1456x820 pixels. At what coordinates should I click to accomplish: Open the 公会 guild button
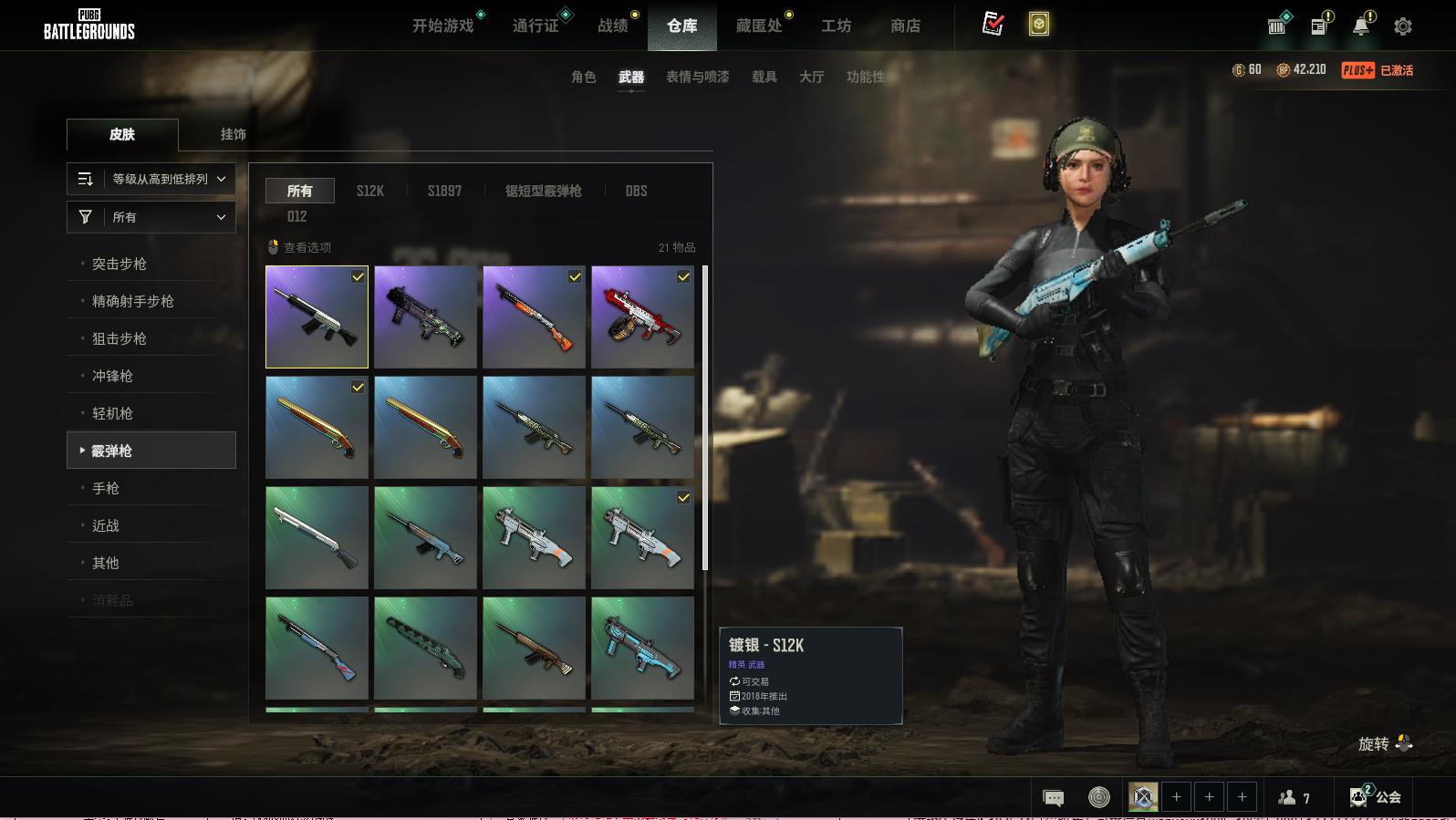pyautogui.click(x=1377, y=797)
